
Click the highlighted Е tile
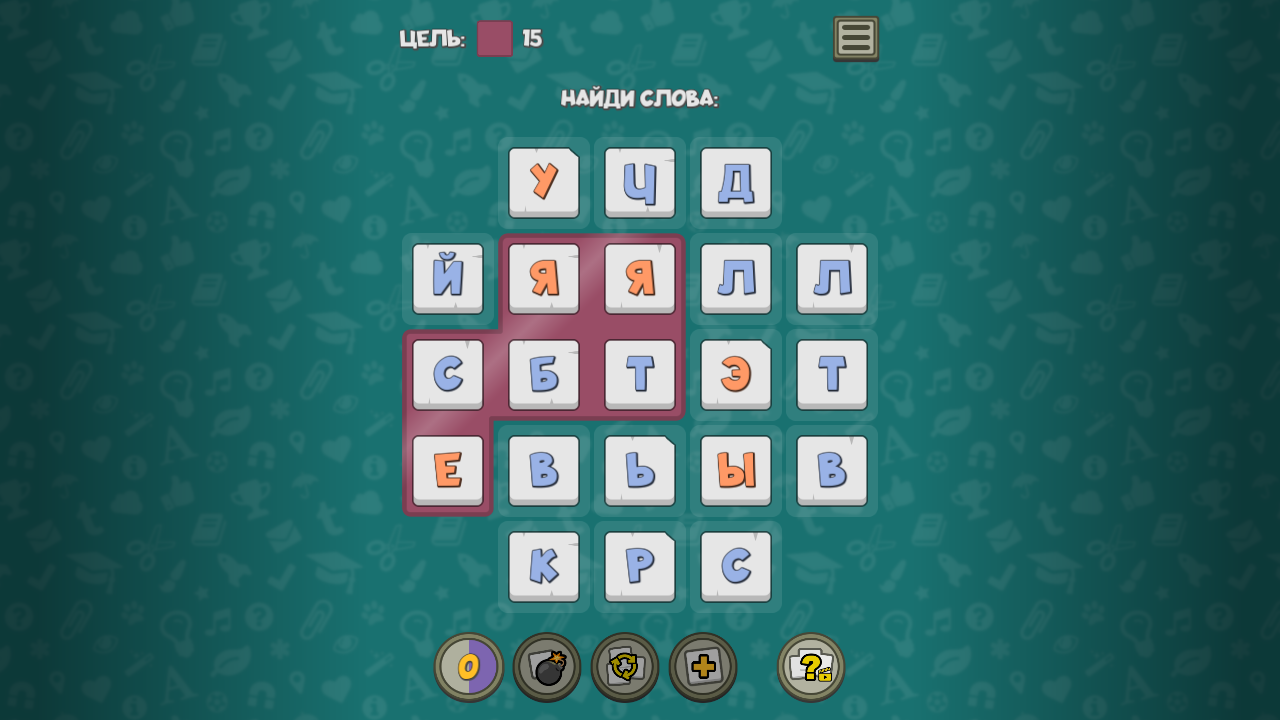pyautogui.click(x=447, y=470)
